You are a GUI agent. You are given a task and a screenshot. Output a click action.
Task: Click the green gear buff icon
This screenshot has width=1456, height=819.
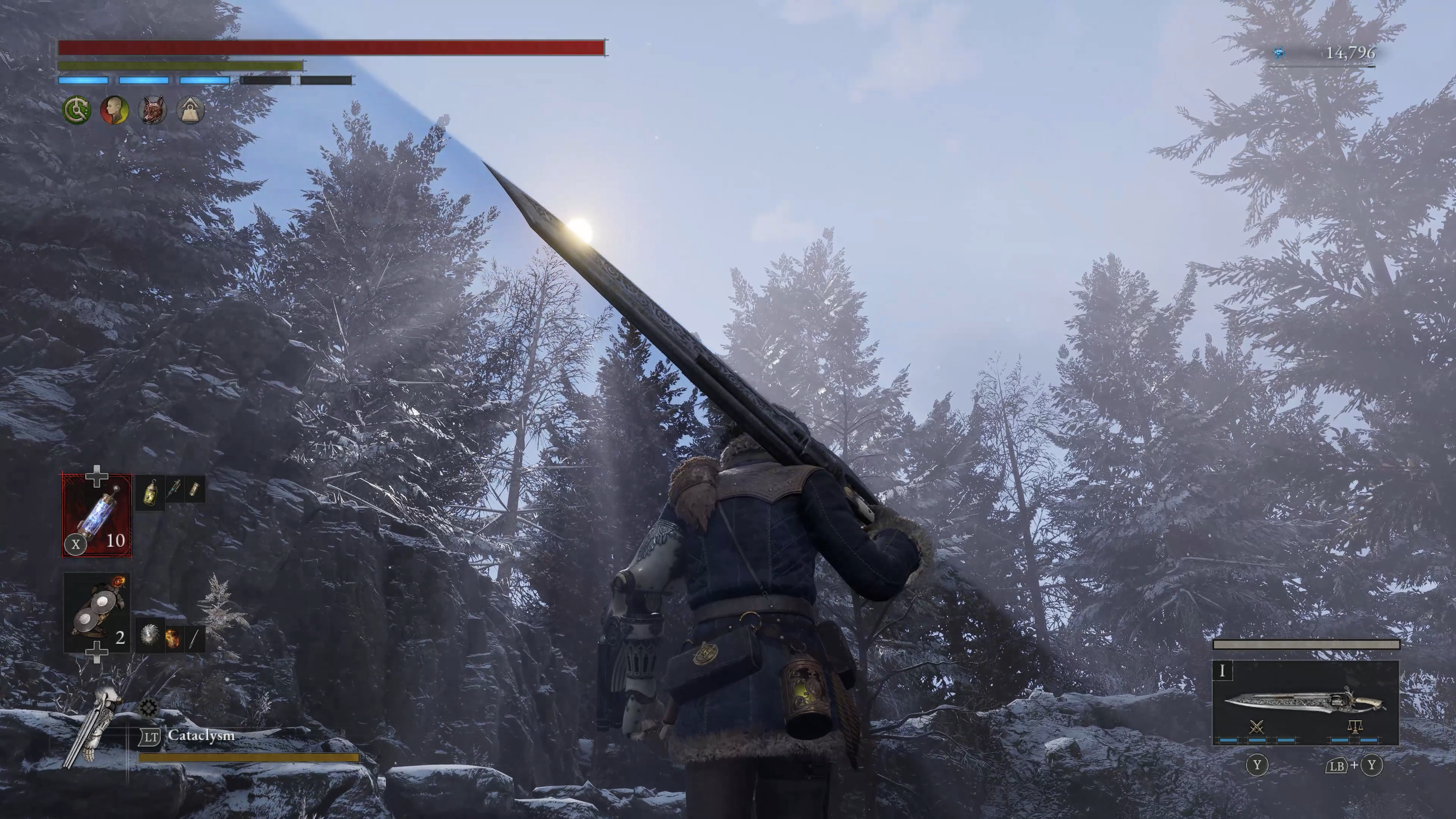point(76,110)
